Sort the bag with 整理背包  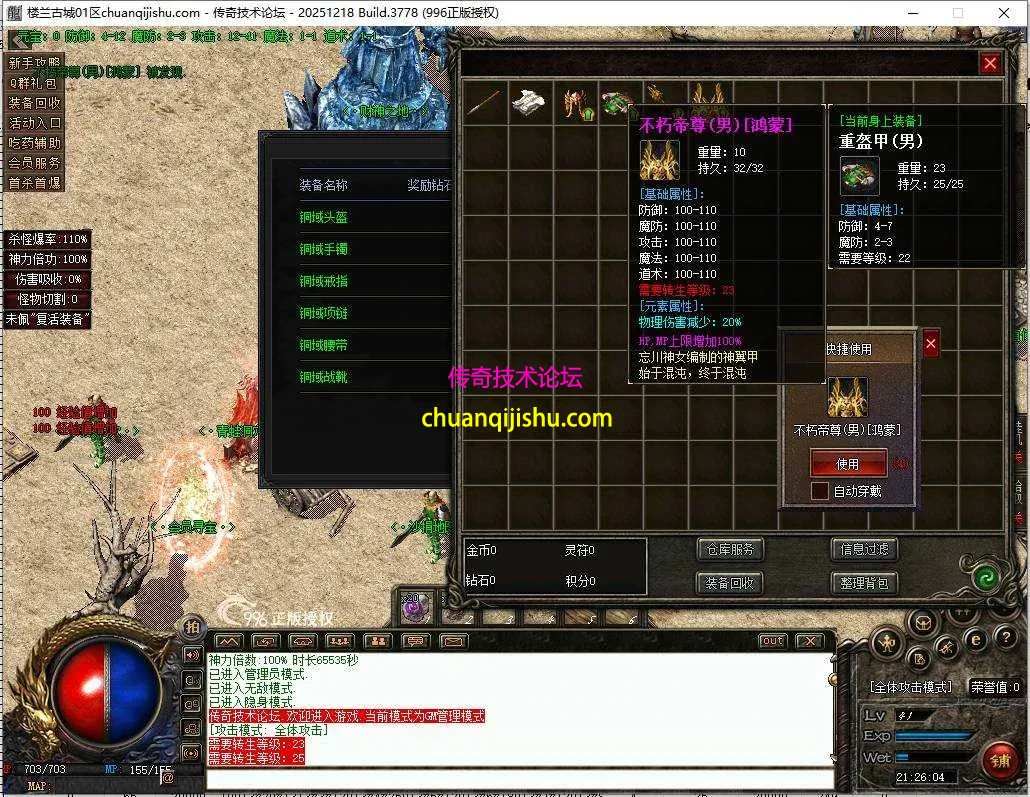(x=864, y=583)
